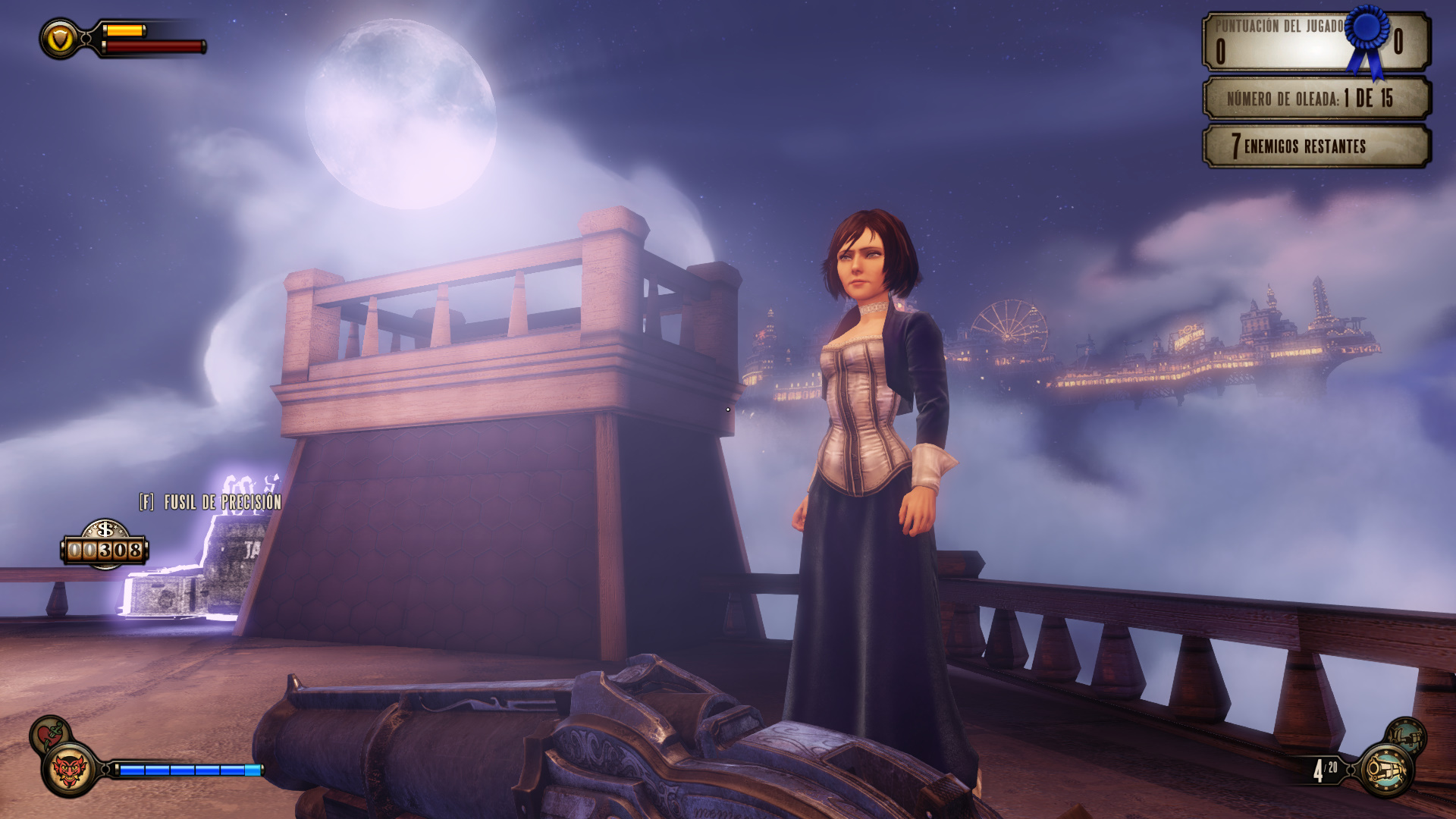Click the blue ribbon award icon
Viewport: 1456px width, 819px height.
(x=1369, y=38)
